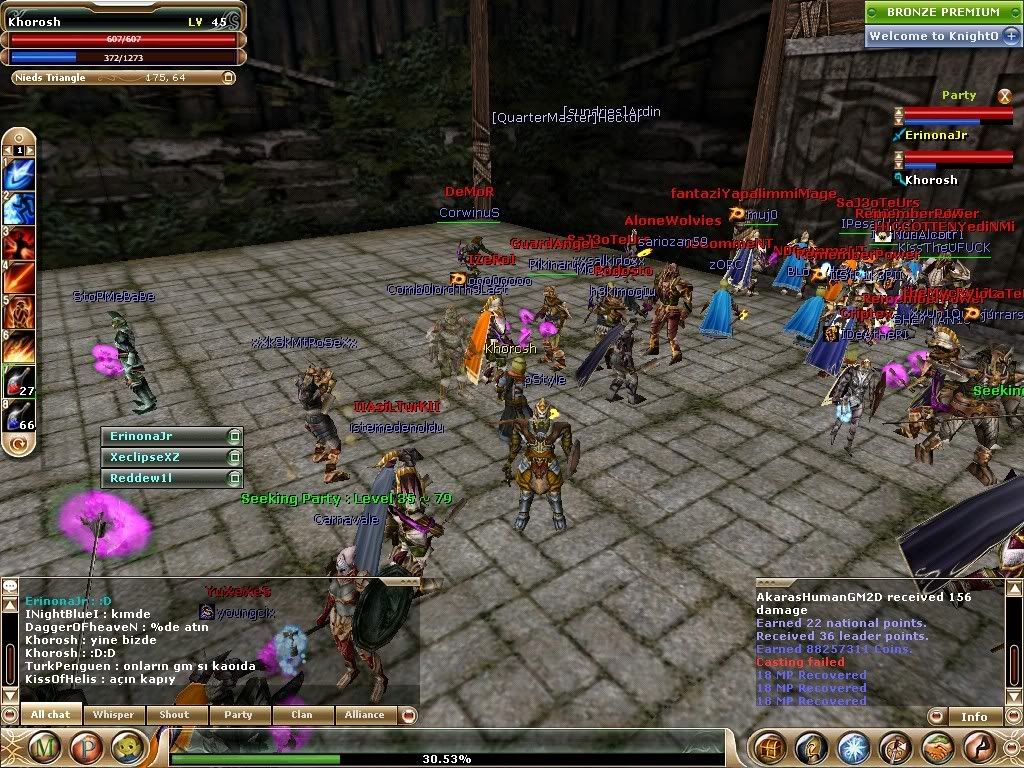Select the Party chat tab

238,715
